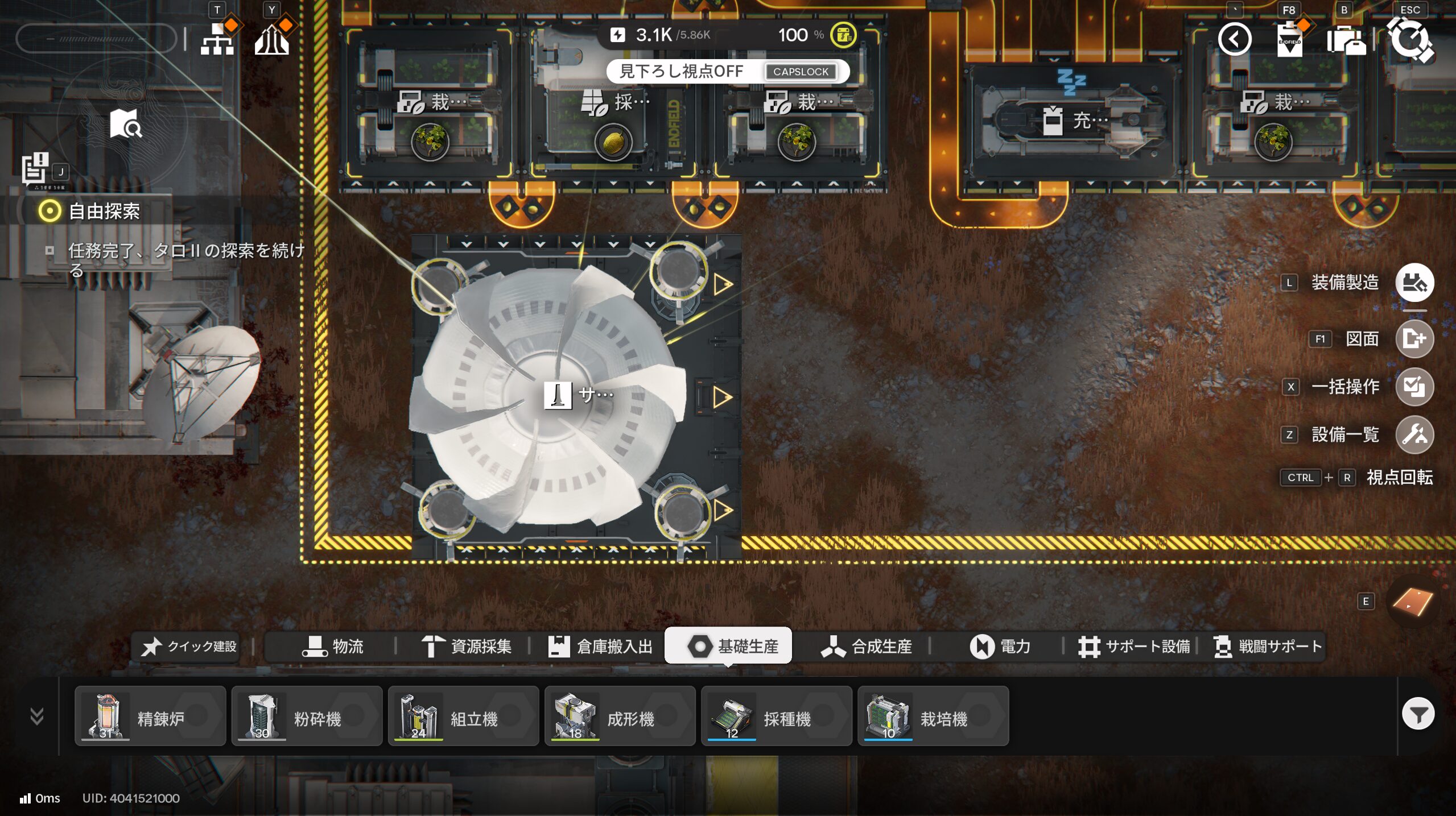Open the 合成生産 category tab
The image size is (1456, 816).
867,647
